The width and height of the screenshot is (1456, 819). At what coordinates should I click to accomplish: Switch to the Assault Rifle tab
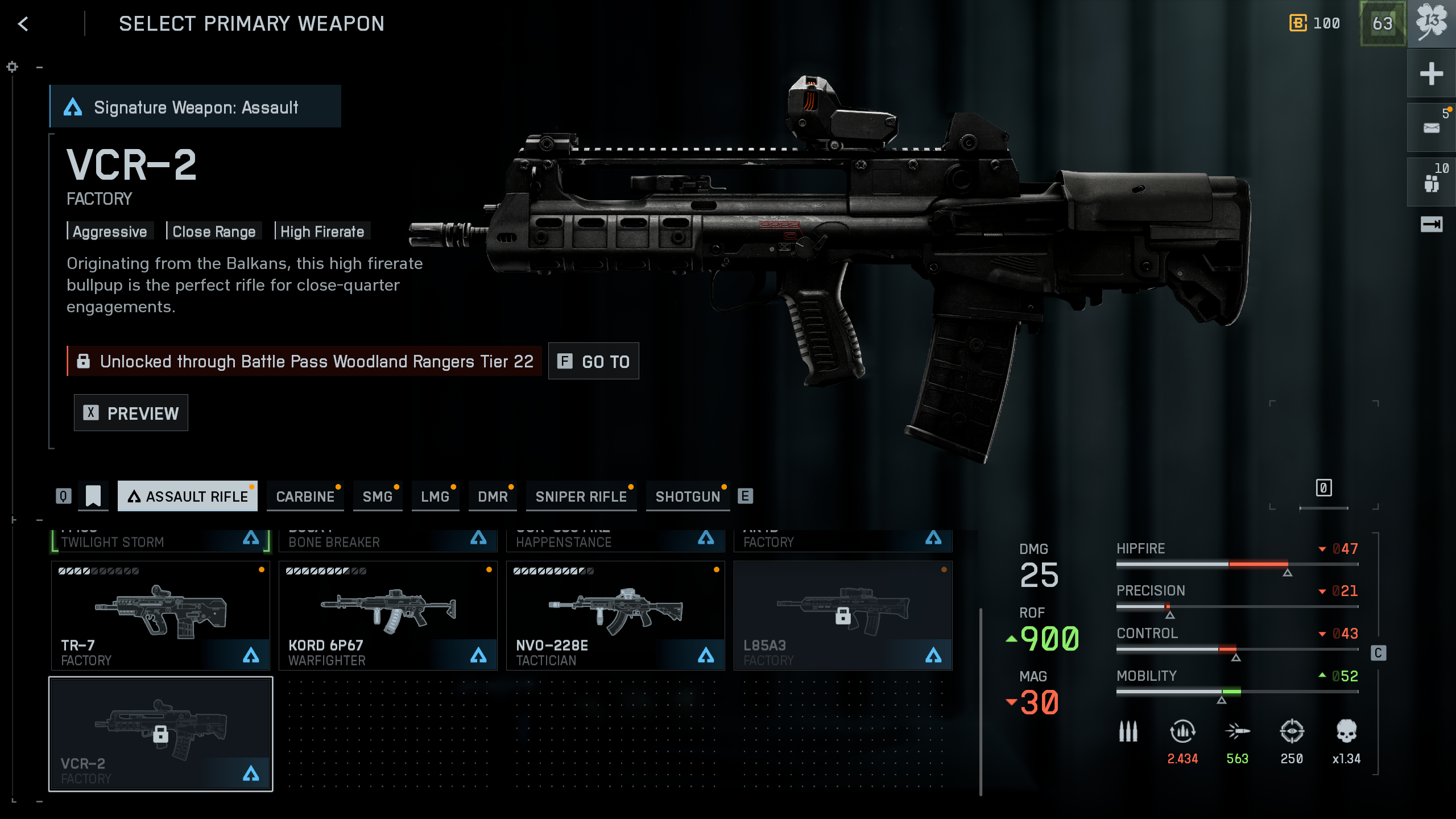188,497
